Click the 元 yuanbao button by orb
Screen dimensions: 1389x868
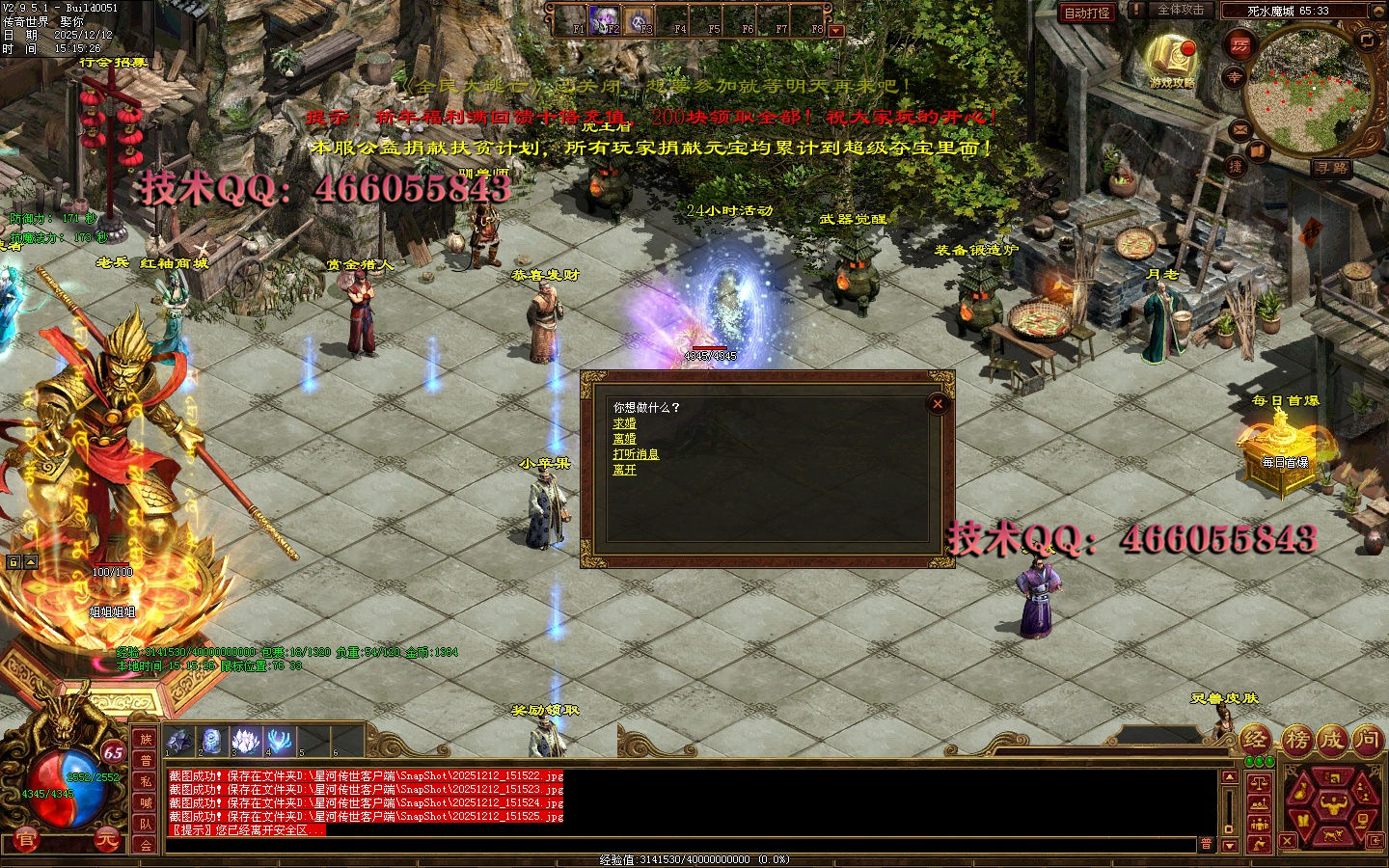click(x=109, y=840)
